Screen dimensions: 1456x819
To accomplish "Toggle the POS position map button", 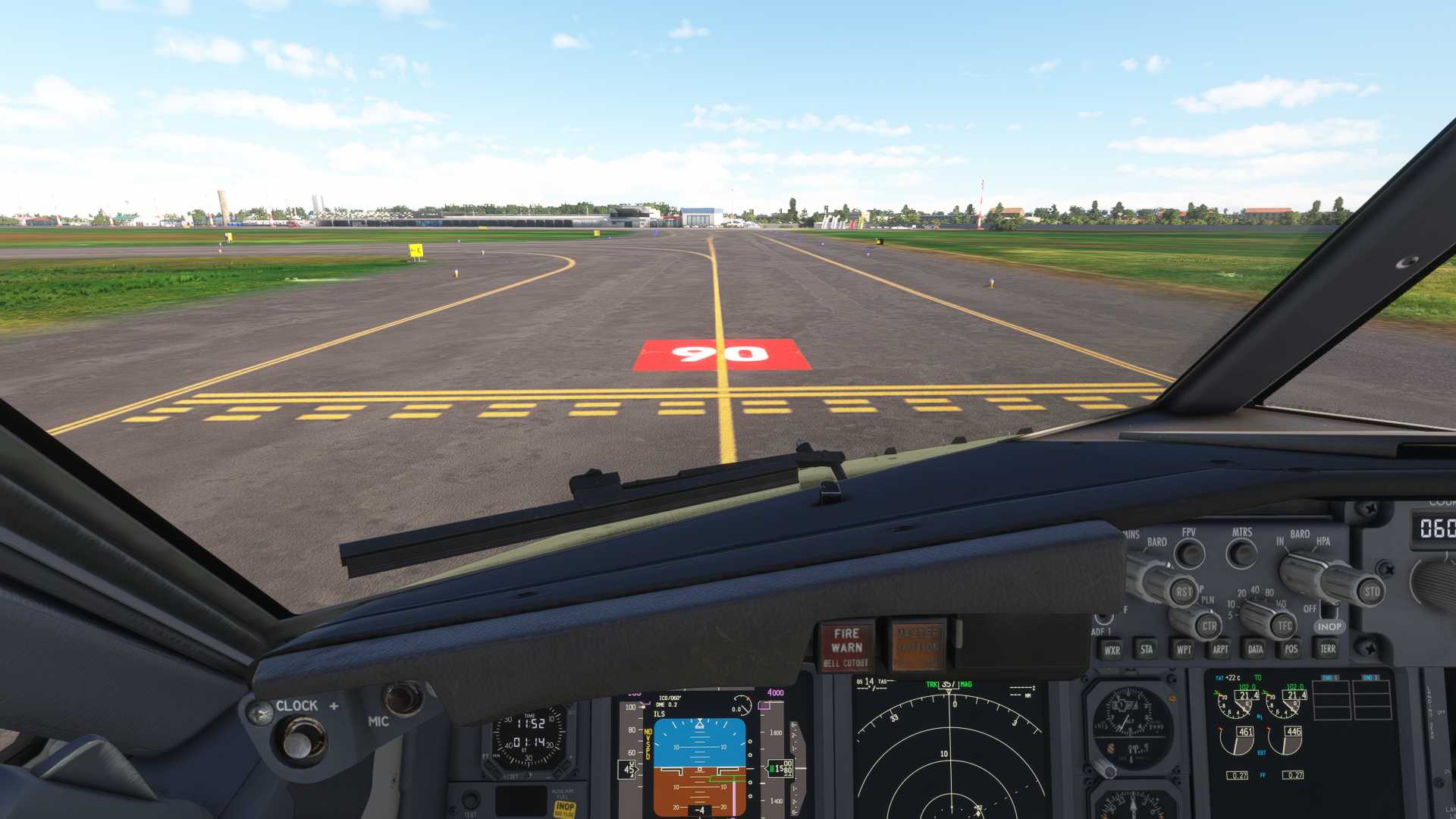I will coord(1291,649).
